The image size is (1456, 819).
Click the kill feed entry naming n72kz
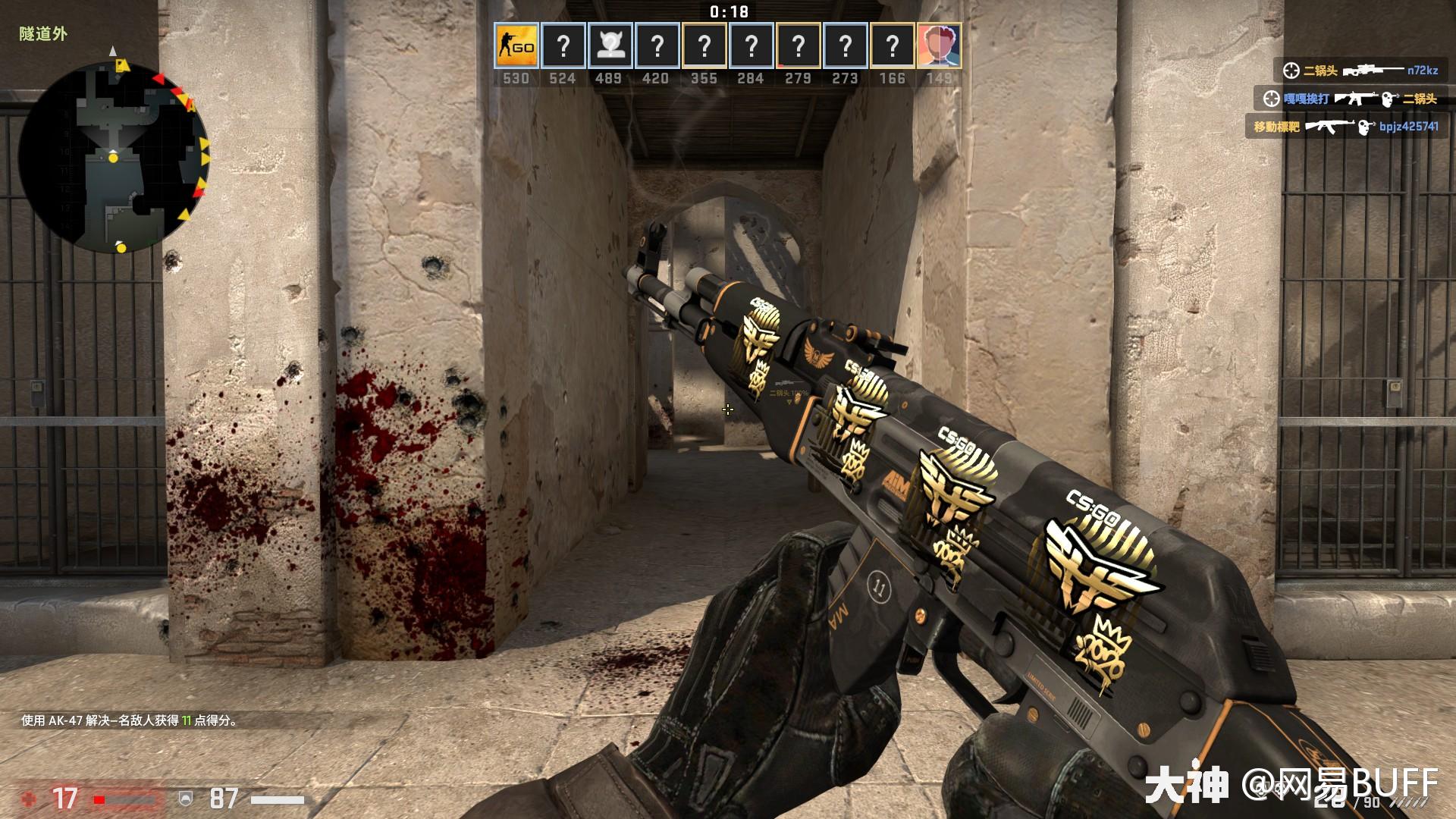tap(1357, 71)
